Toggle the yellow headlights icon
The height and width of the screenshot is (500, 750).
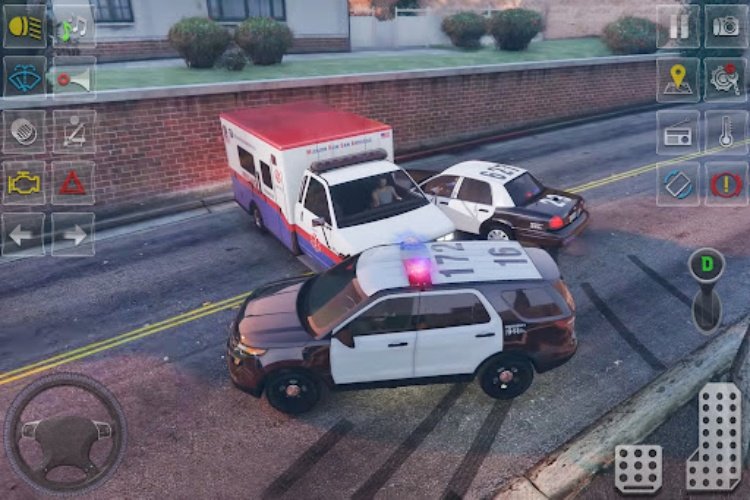point(23,27)
